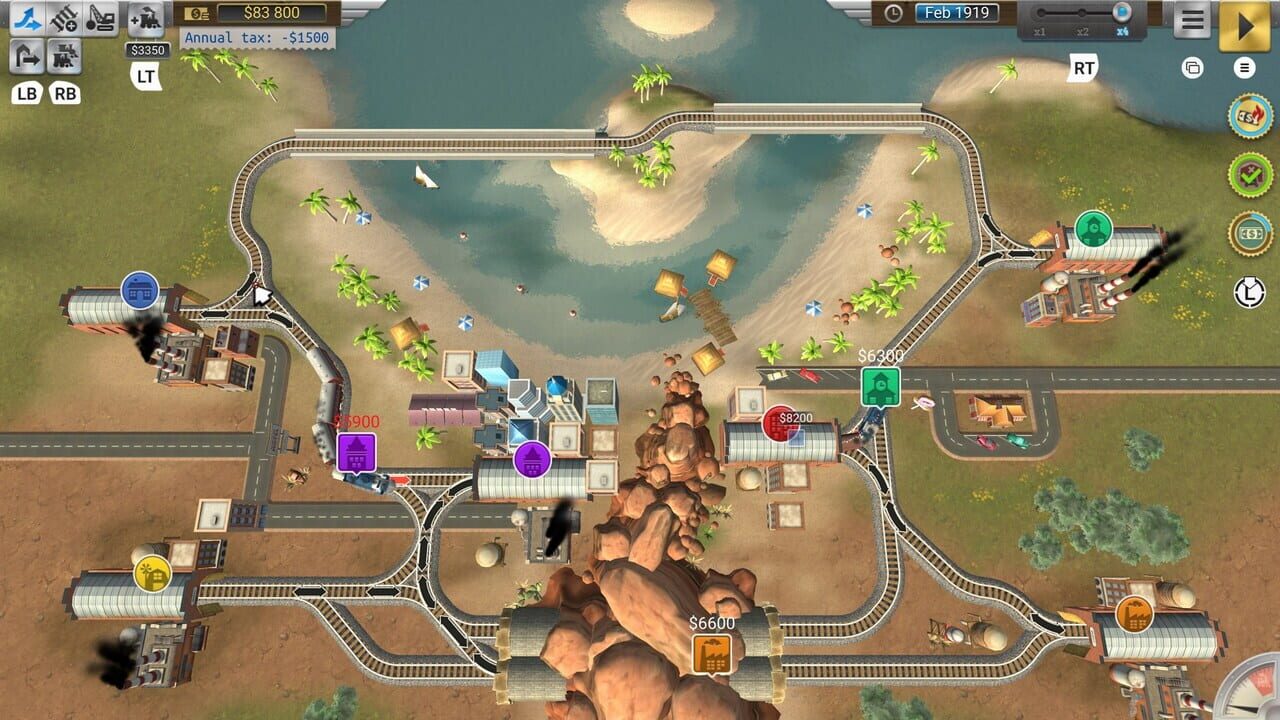1280x720 pixels.
Task: Open the main hamburger game menu
Action: tap(1191, 20)
